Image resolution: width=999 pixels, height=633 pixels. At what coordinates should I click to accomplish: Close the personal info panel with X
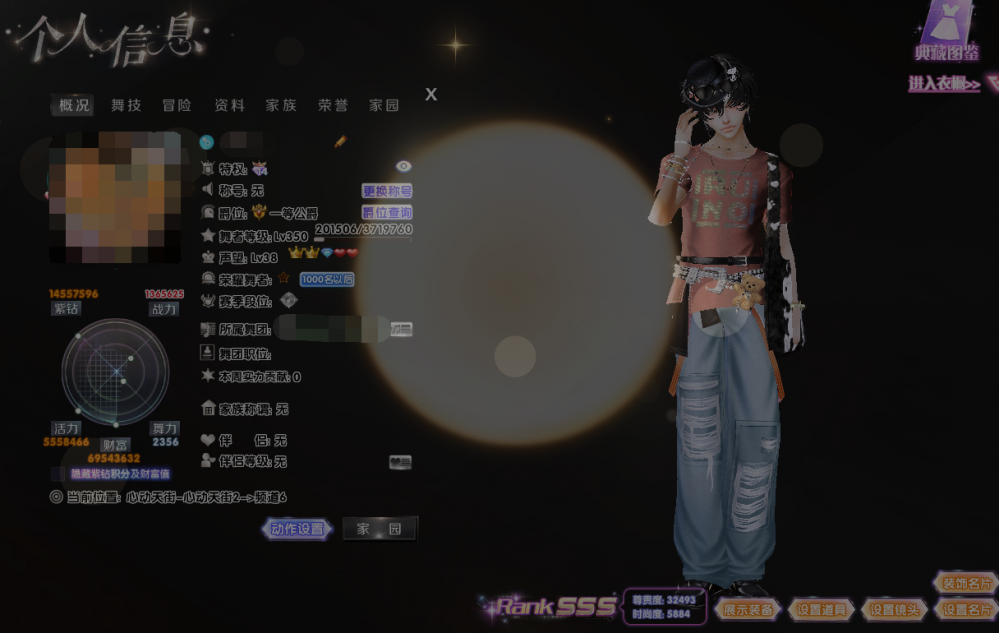(x=431, y=94)
